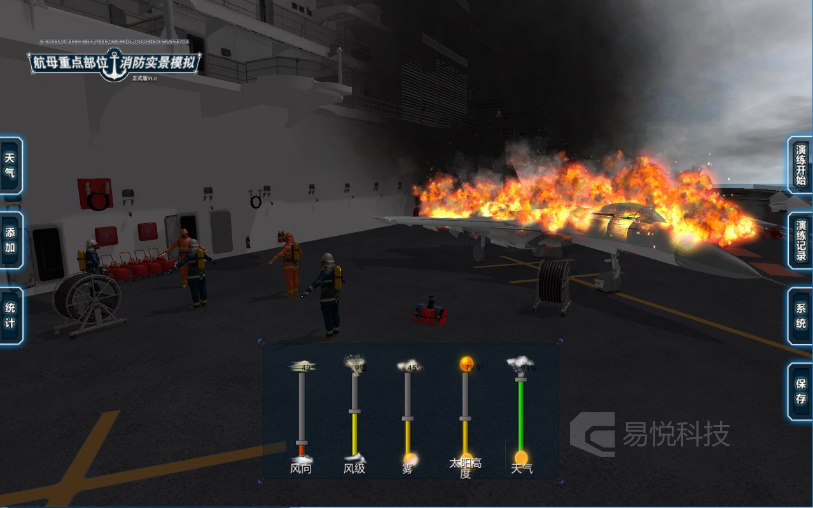Save the scenario with 保存
Screen dimensions: 813x508
pyautogui.click(x=800, y=390)
